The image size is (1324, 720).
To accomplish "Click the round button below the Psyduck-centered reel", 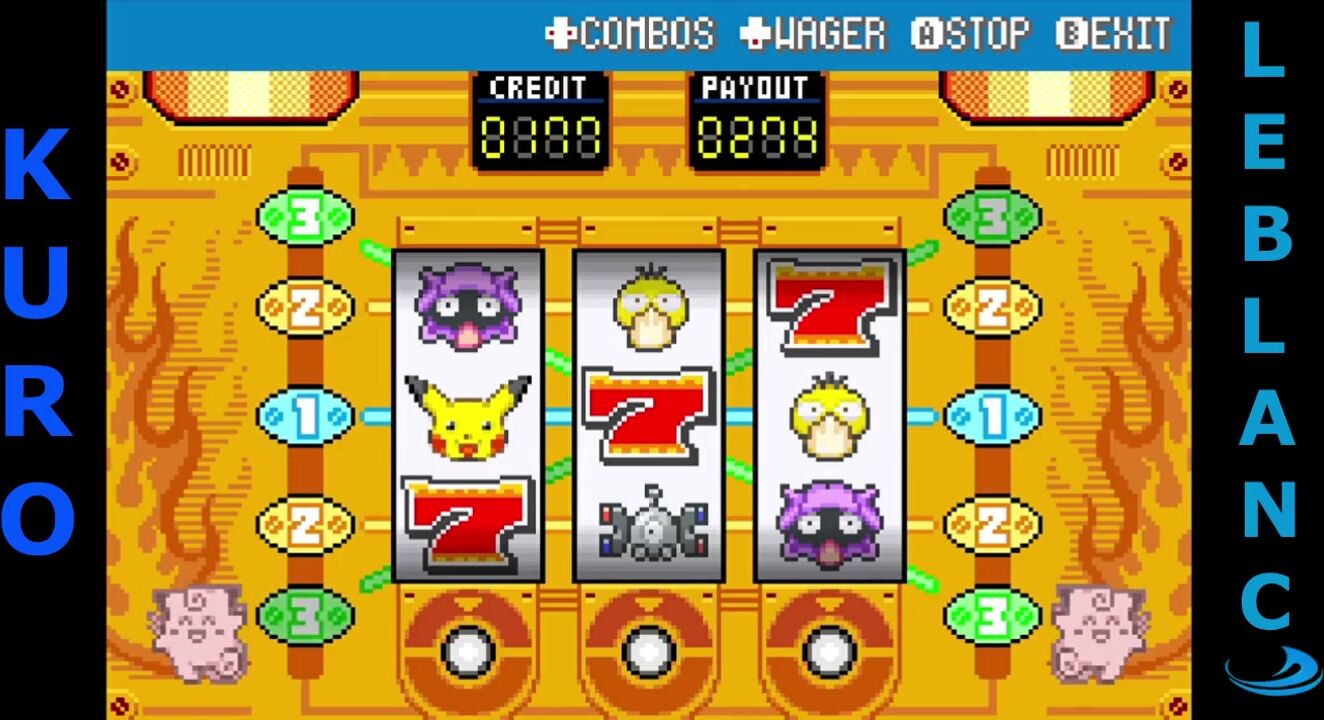I will click(x=829, y=651).
